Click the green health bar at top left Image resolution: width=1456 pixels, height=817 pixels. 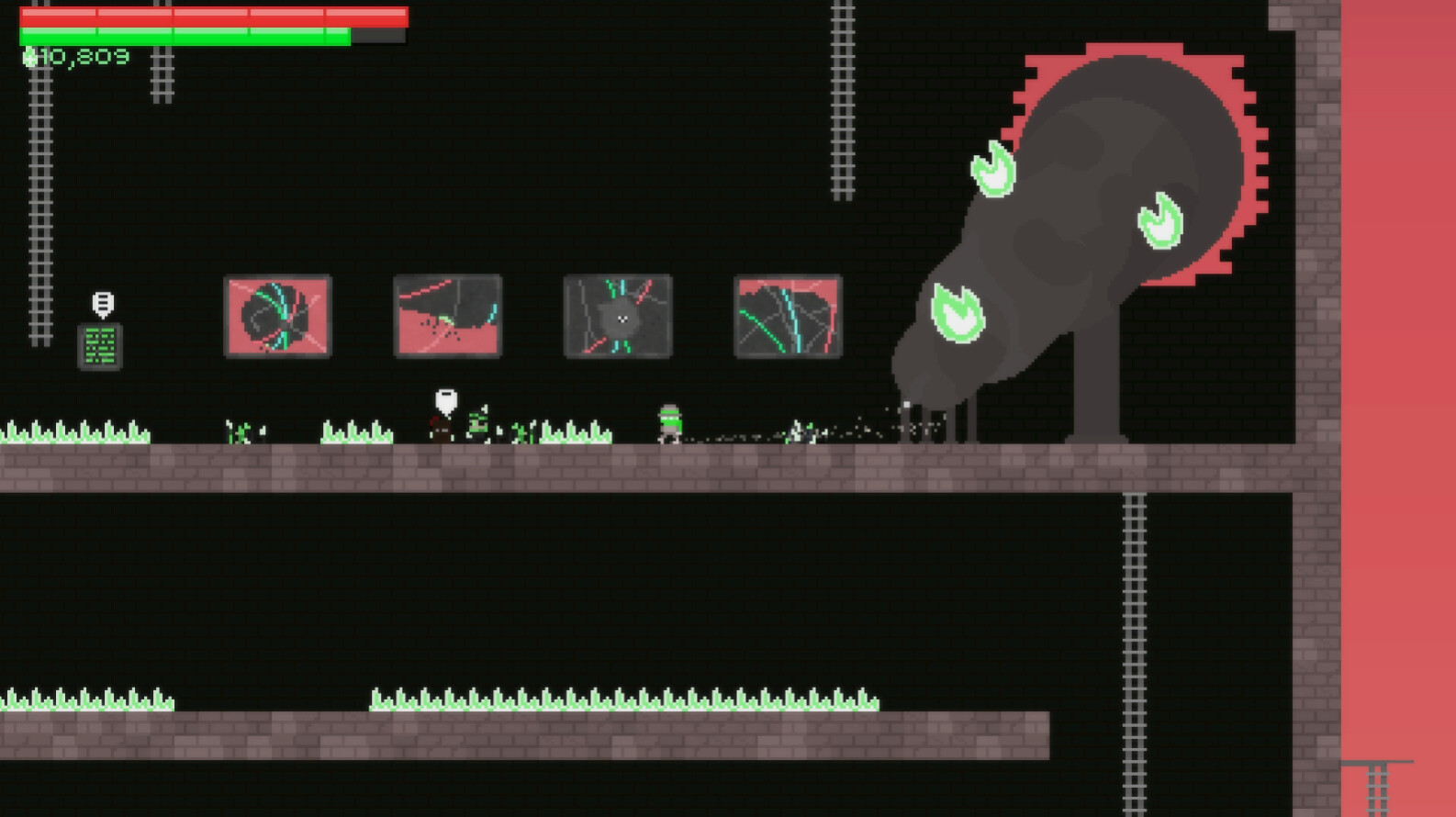point(184,37)
